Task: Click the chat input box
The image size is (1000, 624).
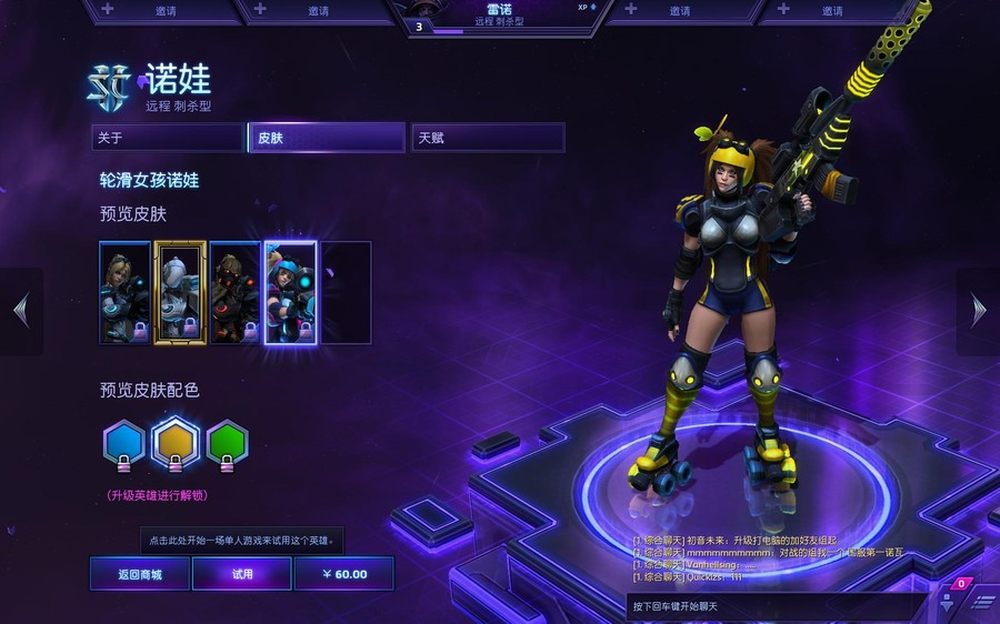Action: [775, 607]
